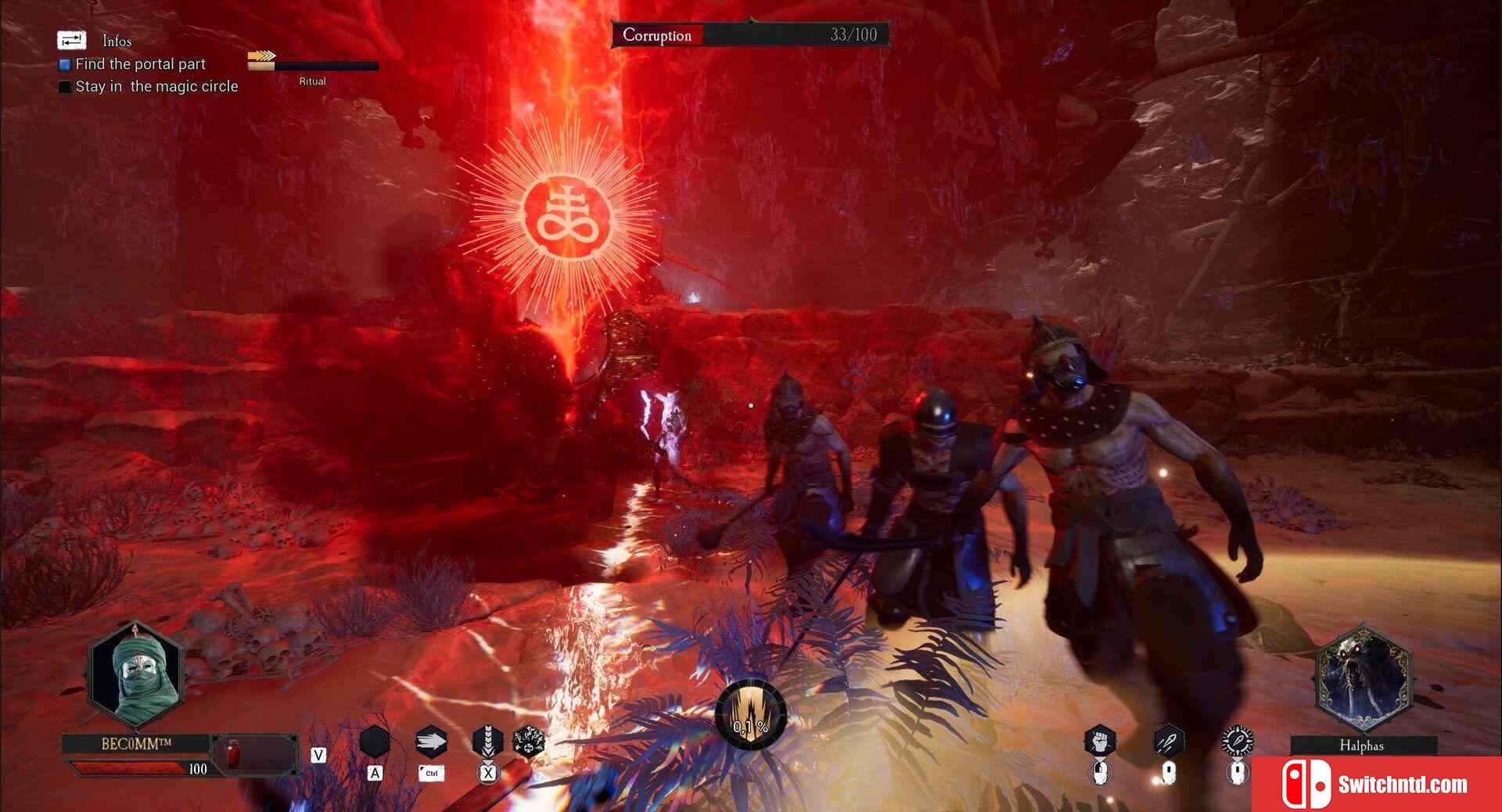Screen dimensions: 1502x812
Task: Activate the dash arrow ability icon
Action: (x=431, y=741)
